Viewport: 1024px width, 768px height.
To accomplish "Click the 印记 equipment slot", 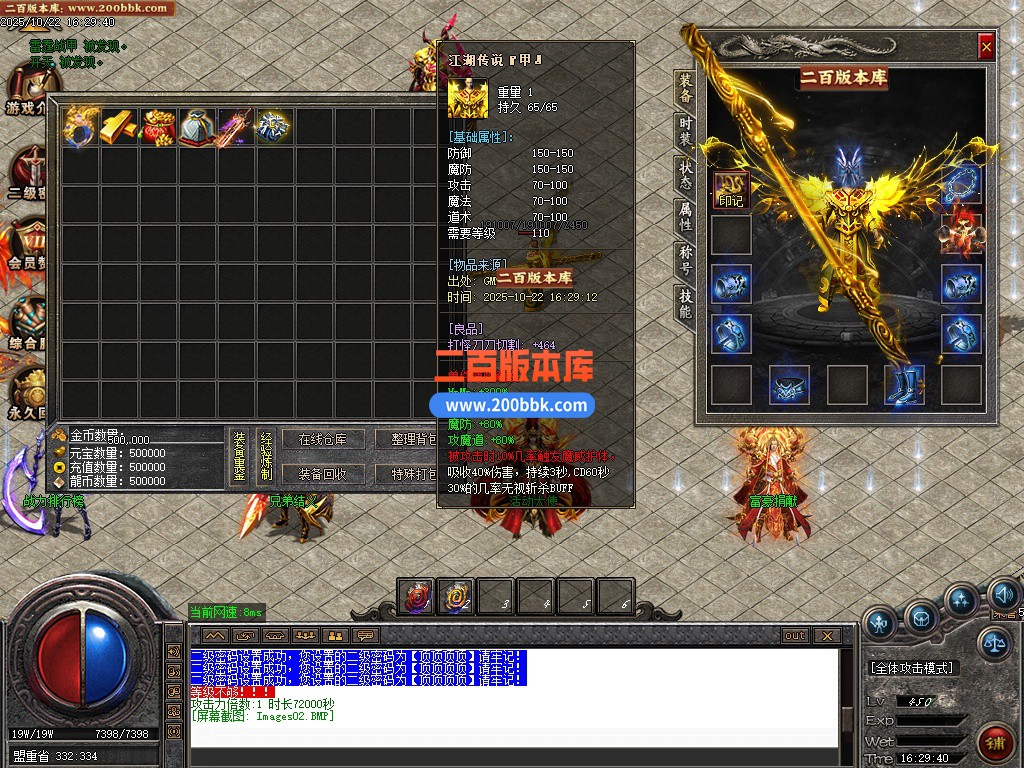I will [731, 189].
